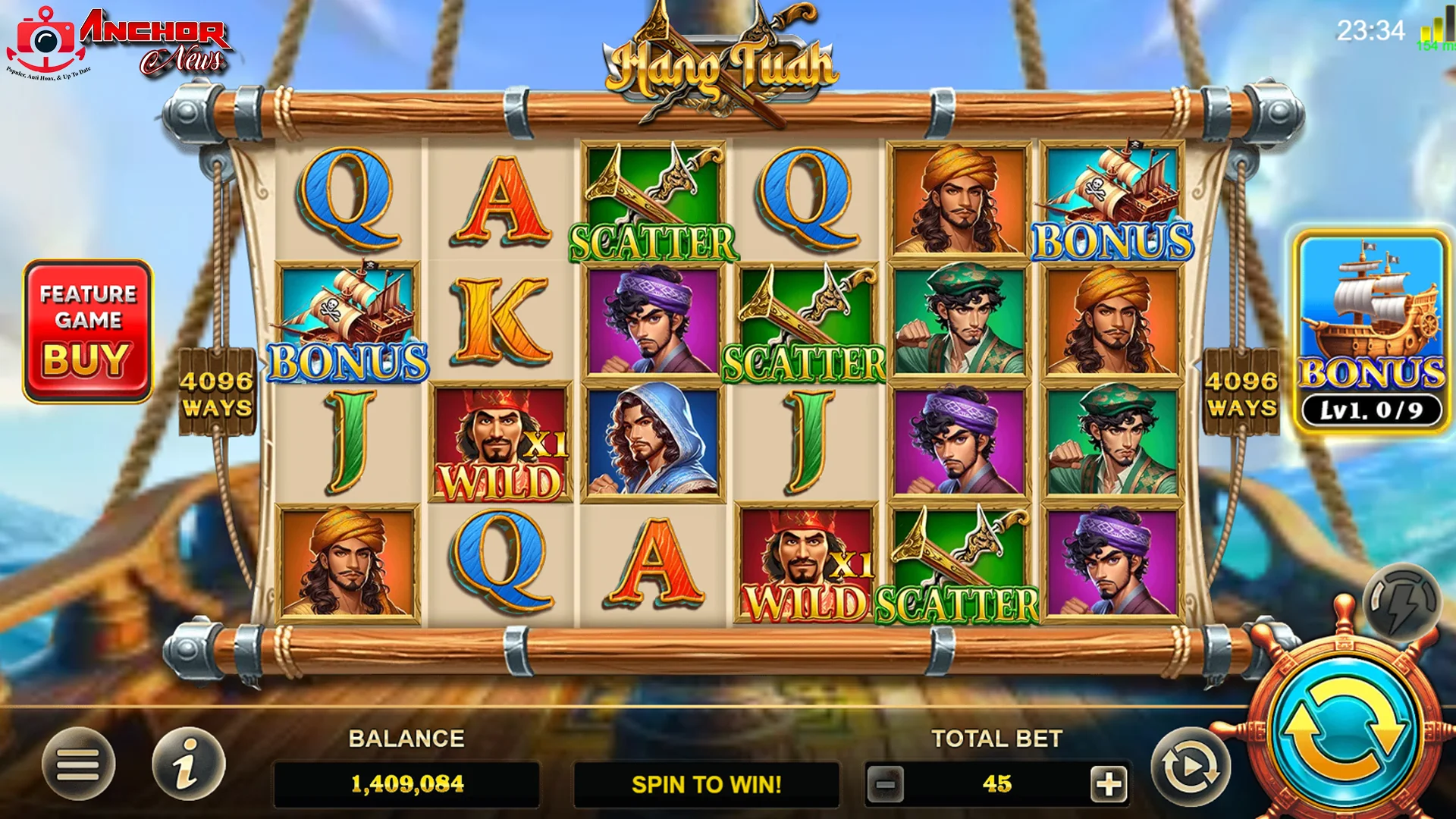The image size is (1456, 819).
Task: Decrease the total bet
Action: click(885, 783)
